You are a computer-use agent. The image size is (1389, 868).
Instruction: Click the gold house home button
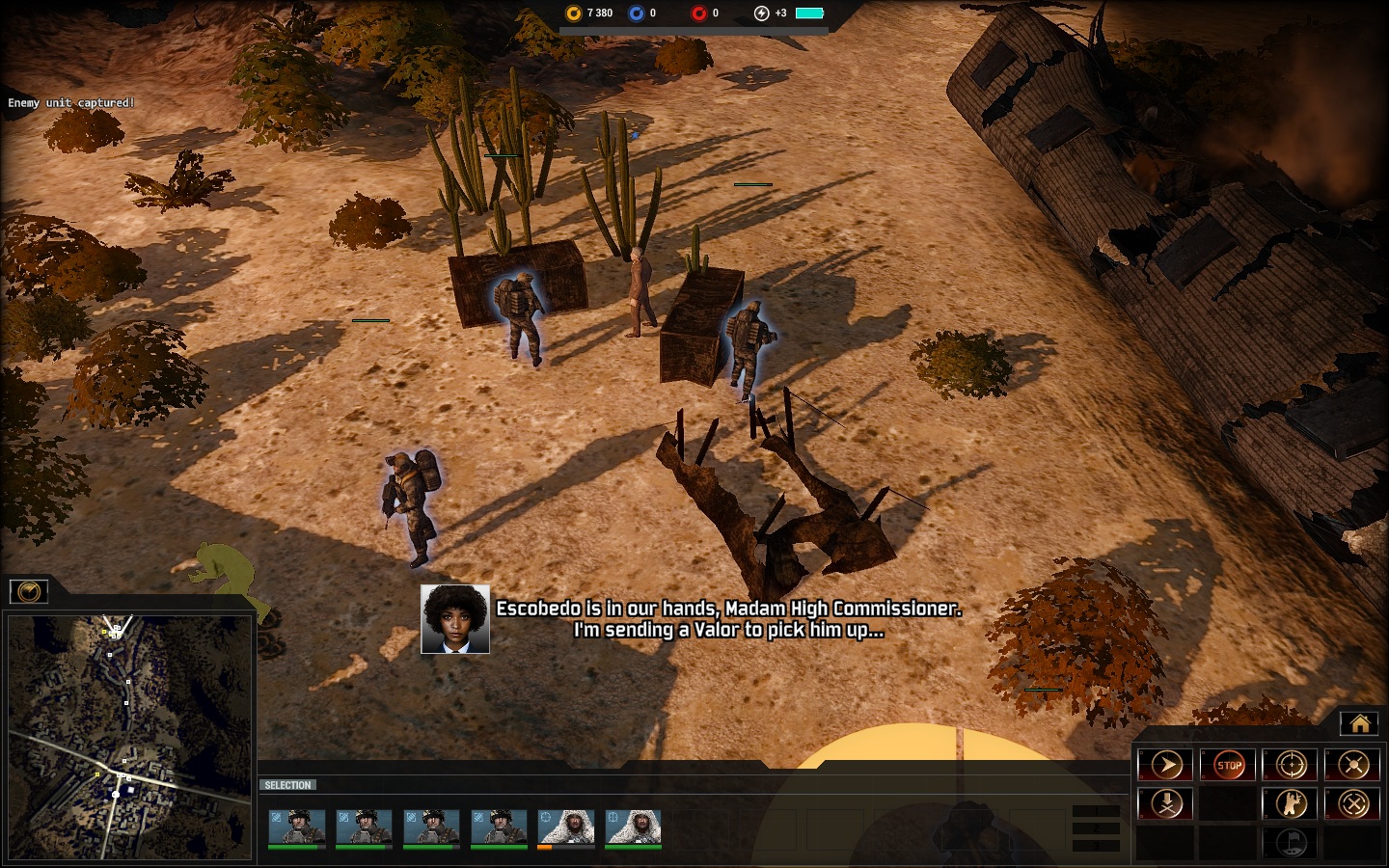tap(1360, 723)
